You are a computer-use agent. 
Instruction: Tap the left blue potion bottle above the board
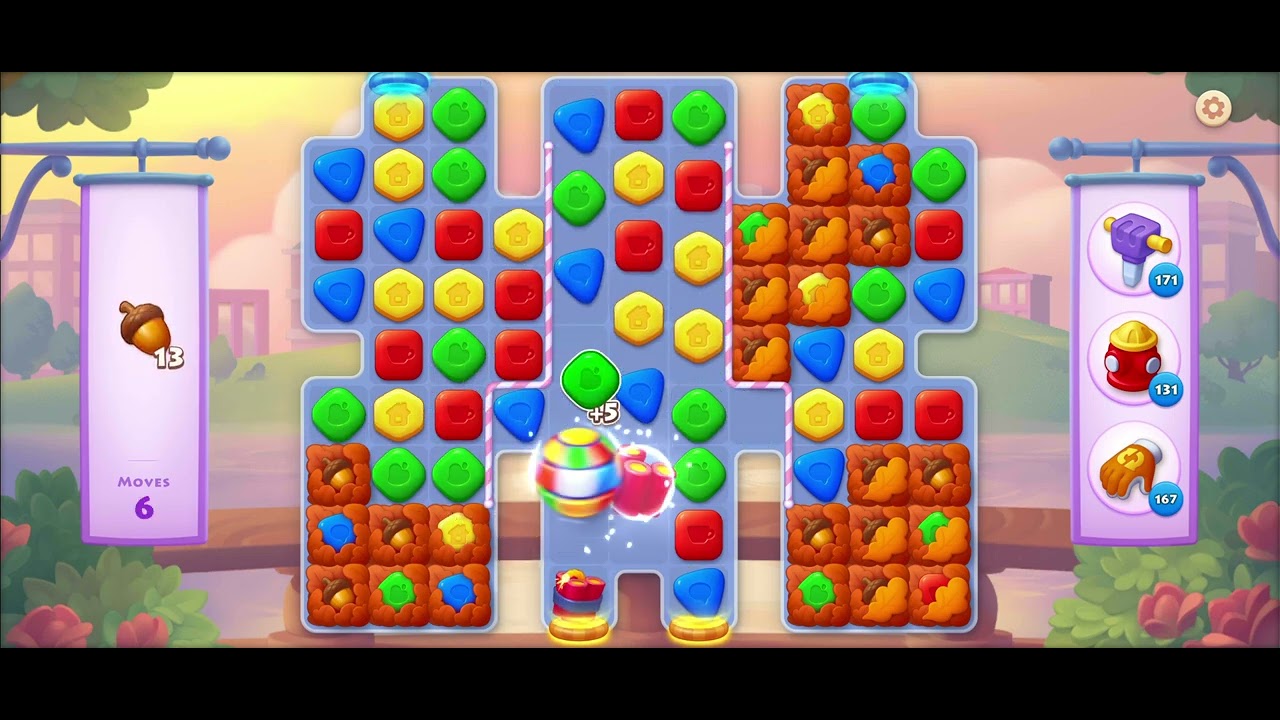(x=398, y=82)
